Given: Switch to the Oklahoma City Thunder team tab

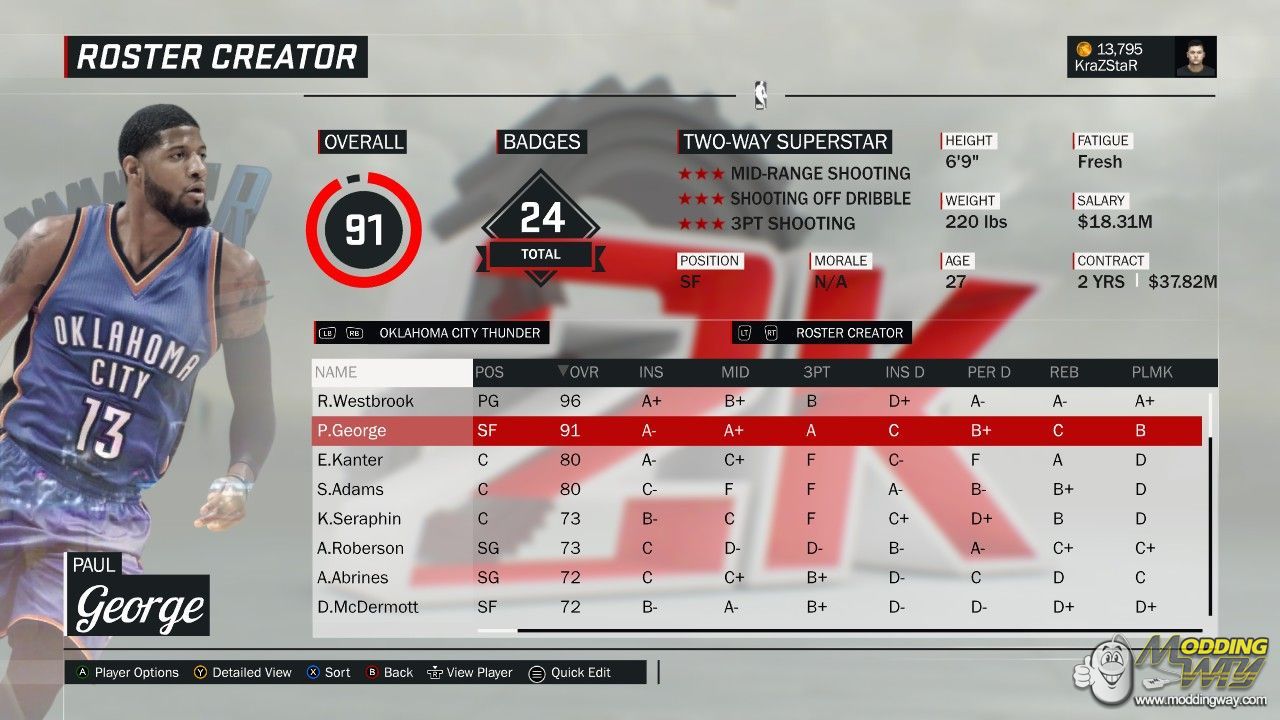Looking at the screenshot, I should (x=459, y=333).
